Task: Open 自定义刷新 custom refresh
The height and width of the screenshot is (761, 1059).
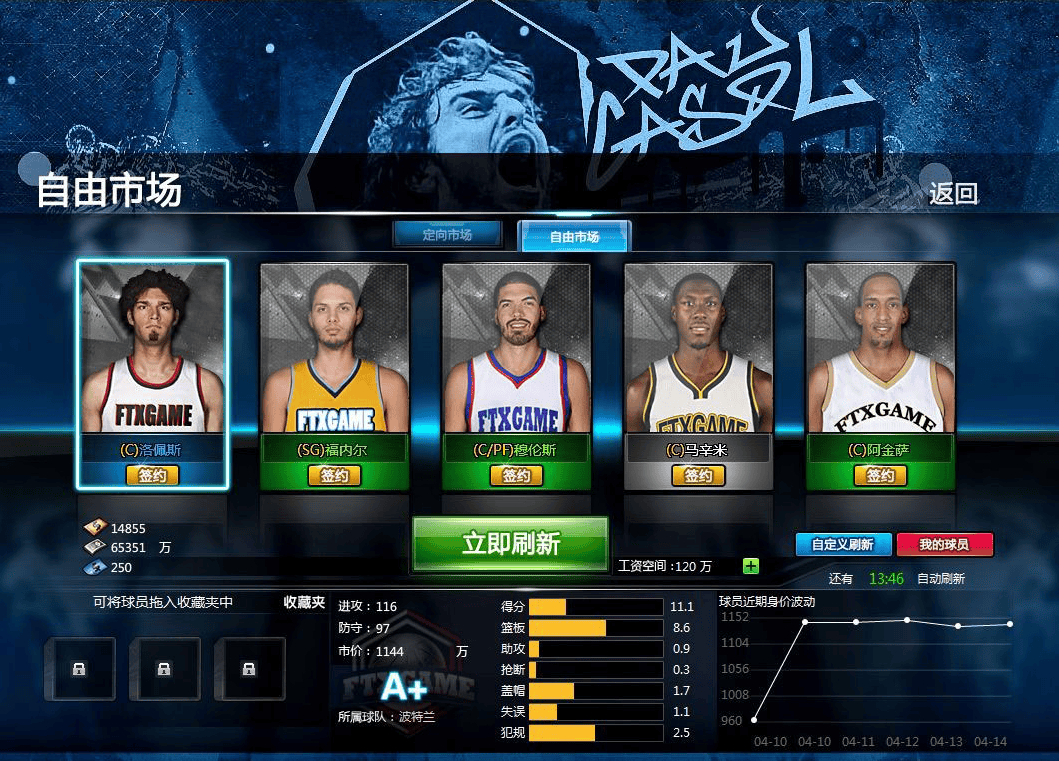Action: coord(842,545)
